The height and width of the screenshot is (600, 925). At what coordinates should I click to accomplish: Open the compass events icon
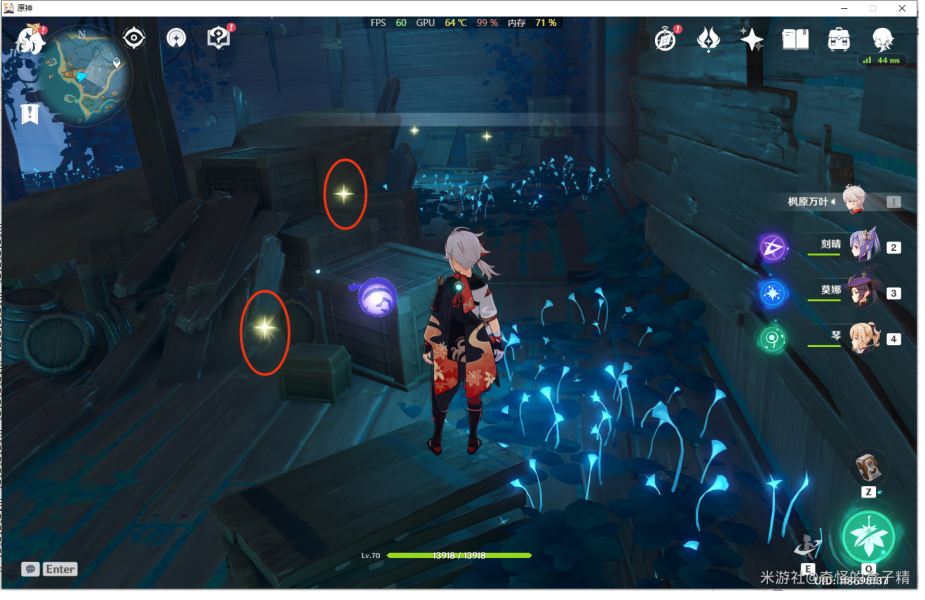click(666, 39)
